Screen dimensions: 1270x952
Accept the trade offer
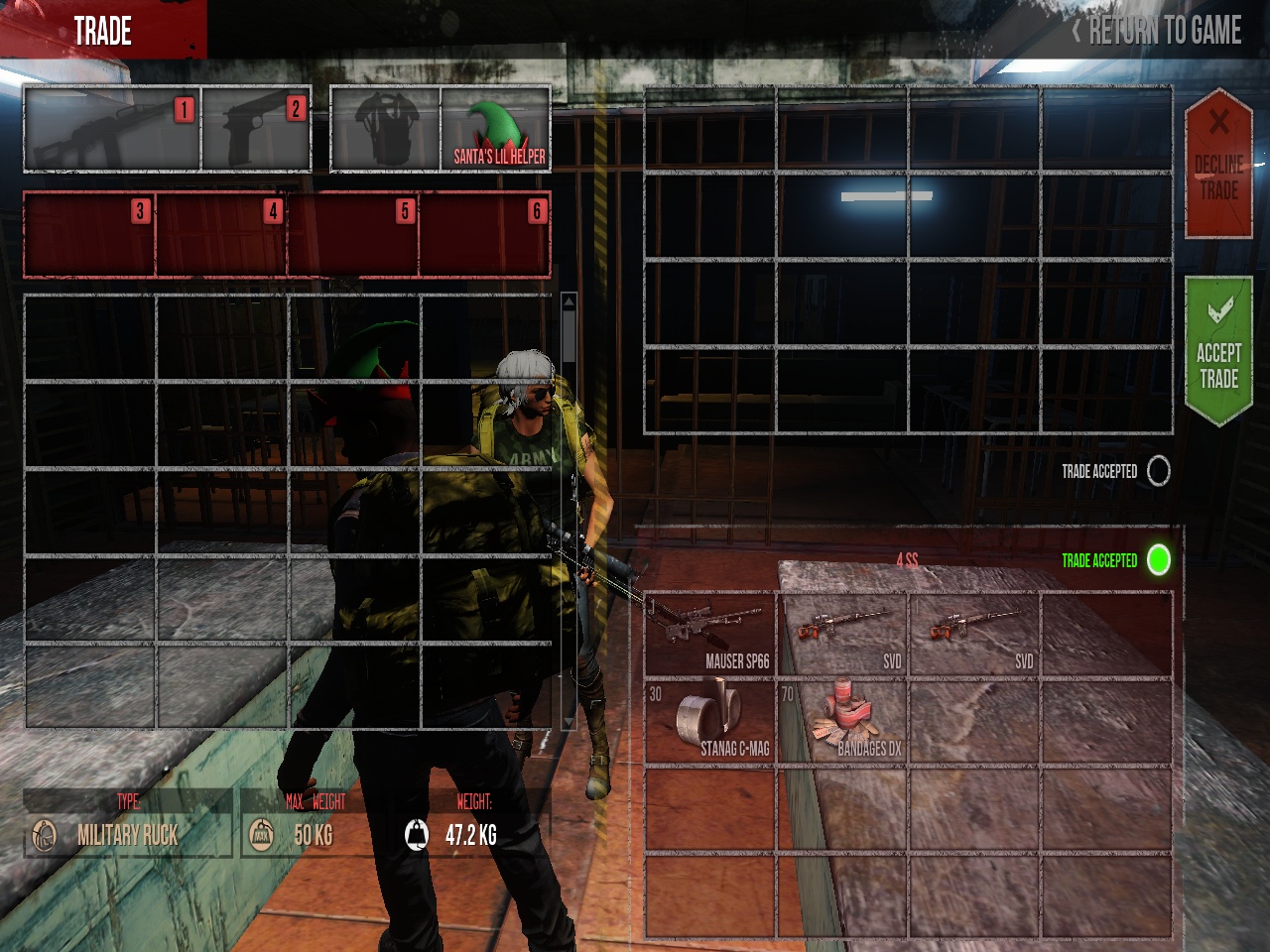click(1218, 352)
